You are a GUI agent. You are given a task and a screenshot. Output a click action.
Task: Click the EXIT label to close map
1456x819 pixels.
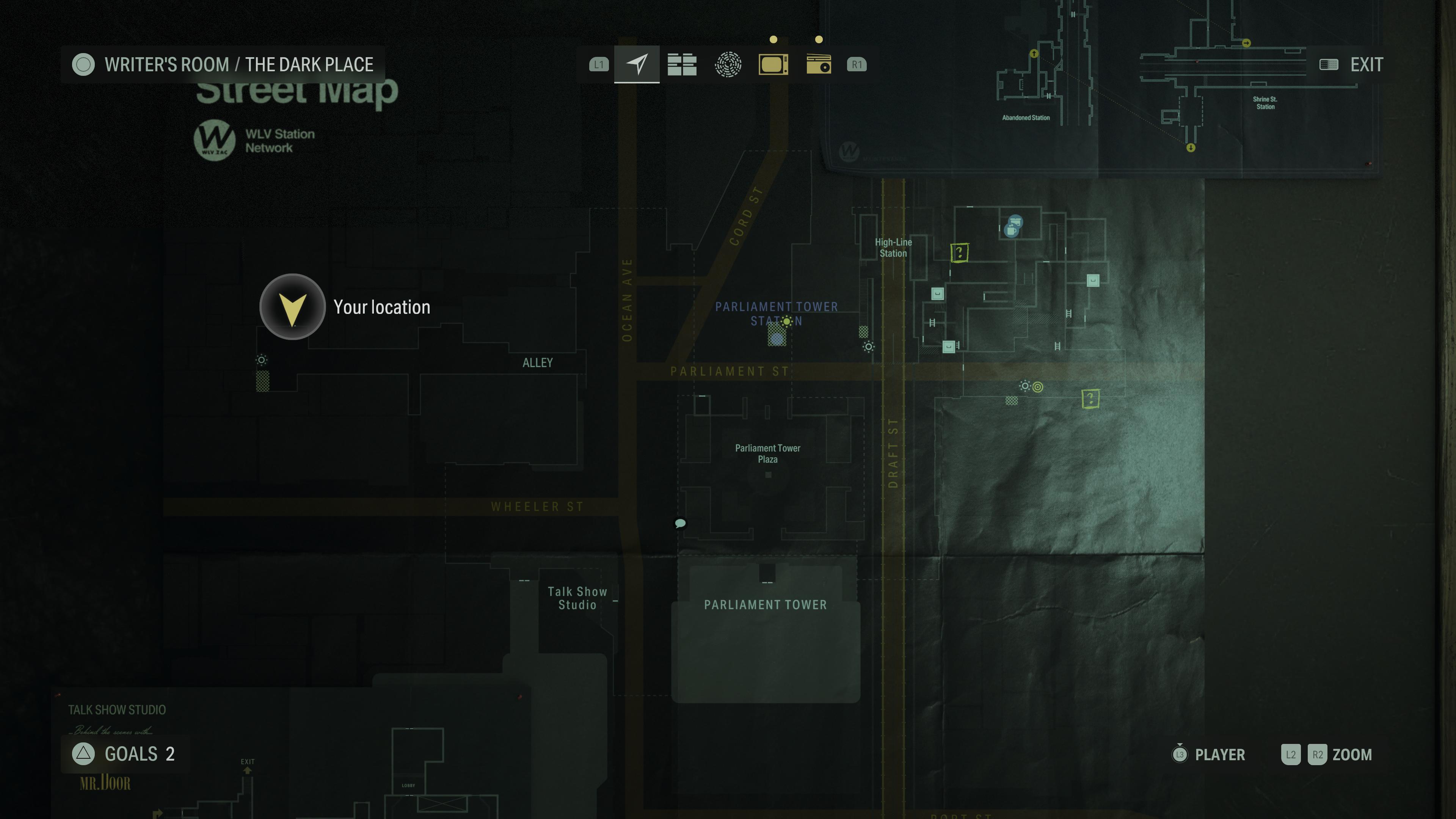coord(1366,64)
